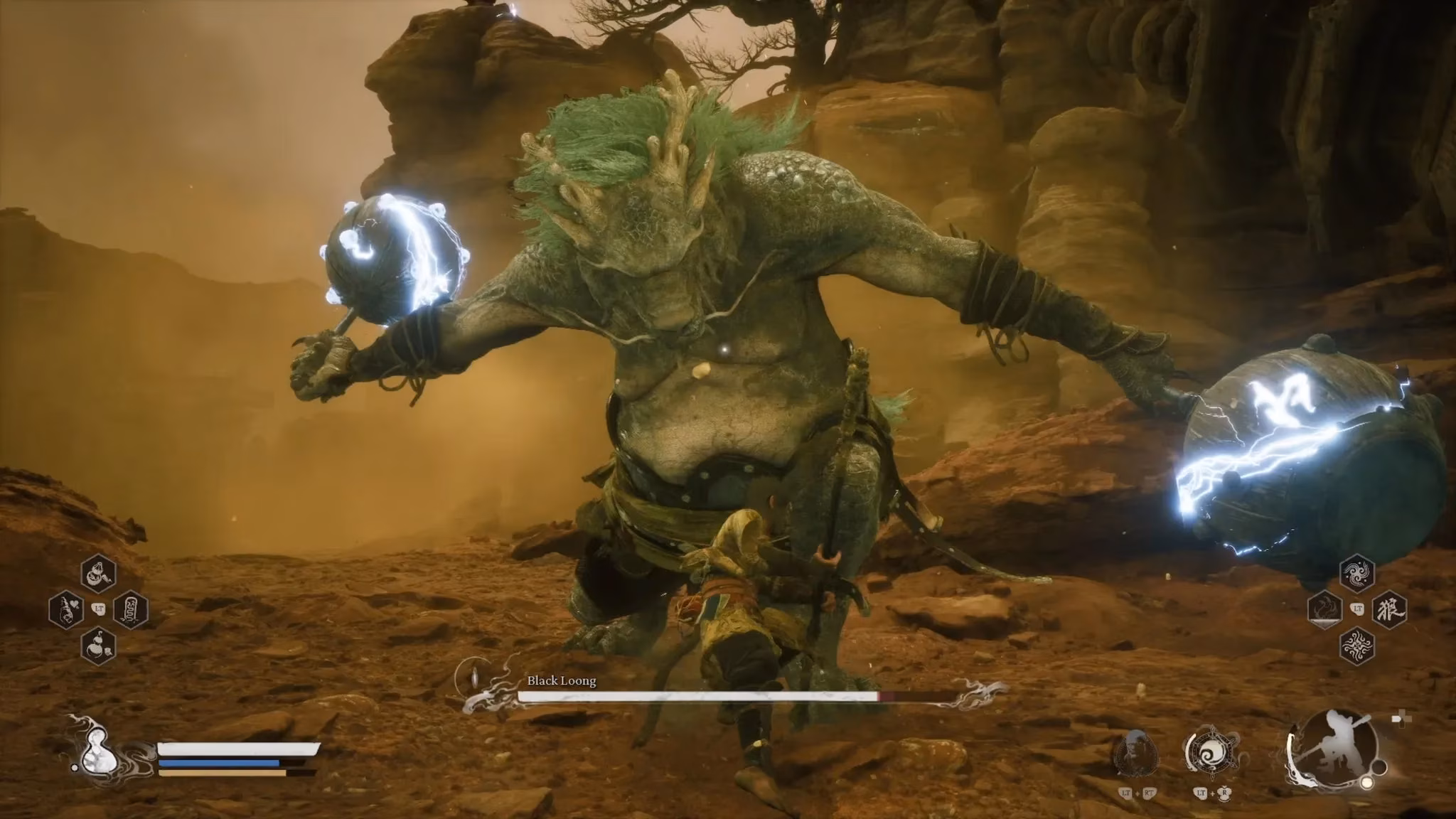
Task: Click the blue mana bar in the lower left
Action: point(220,763)
